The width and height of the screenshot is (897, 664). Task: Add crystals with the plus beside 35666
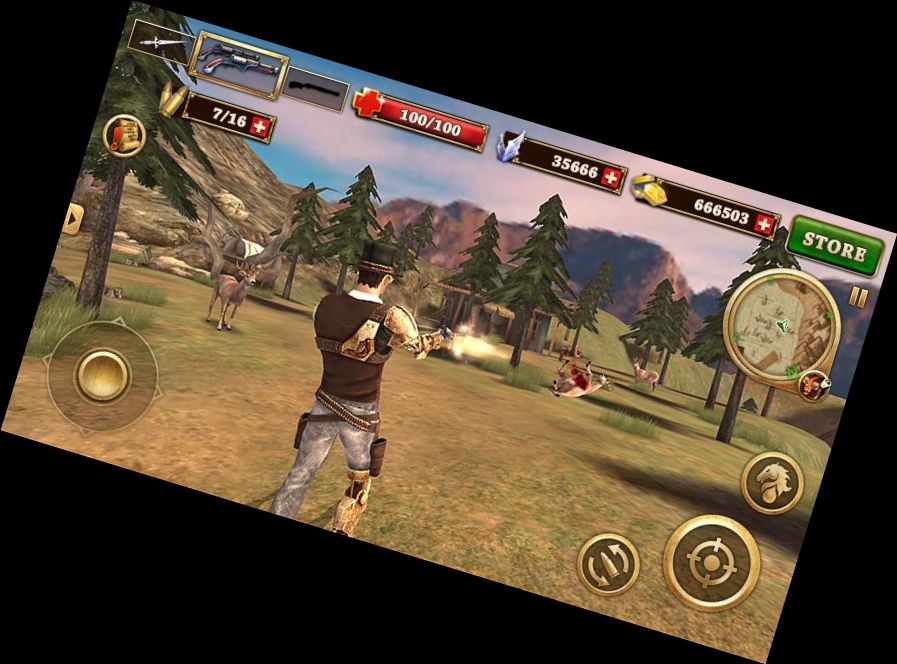(x=612, y=178)
